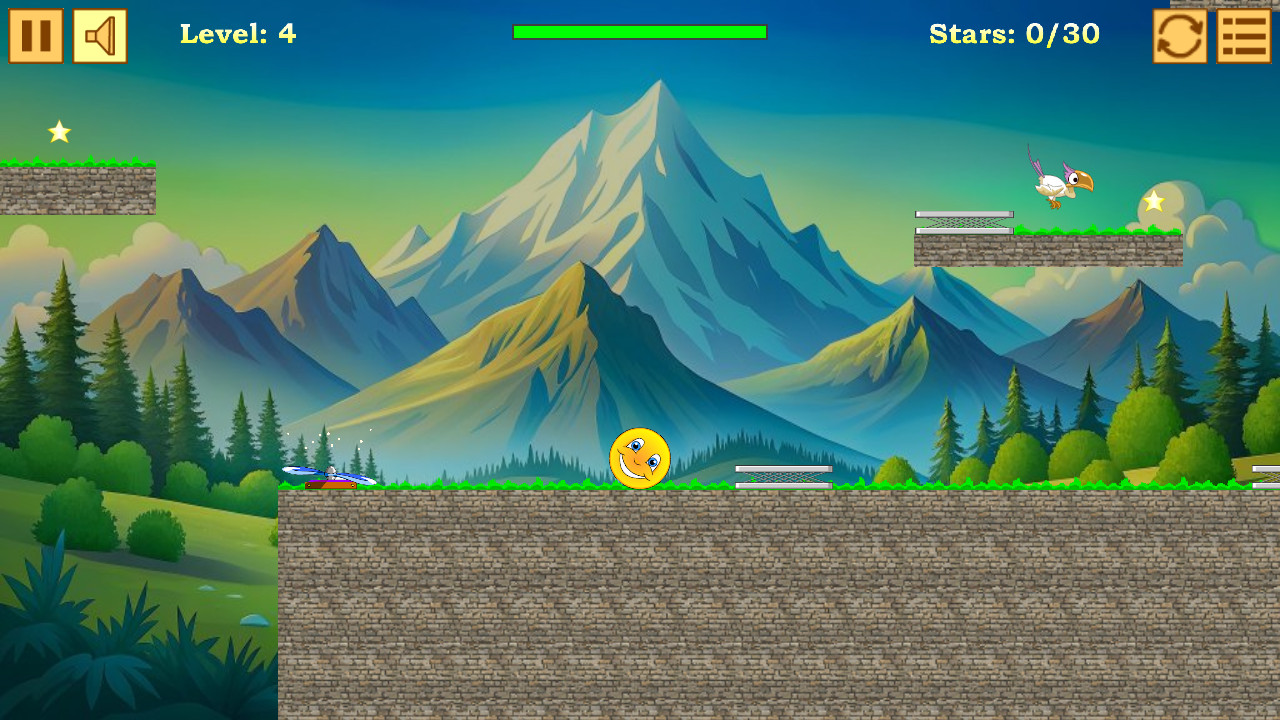This screenshot has height=720, width=1280.
Task: Select the Stars: 0/30 counter
Action: coord(1013,33)
